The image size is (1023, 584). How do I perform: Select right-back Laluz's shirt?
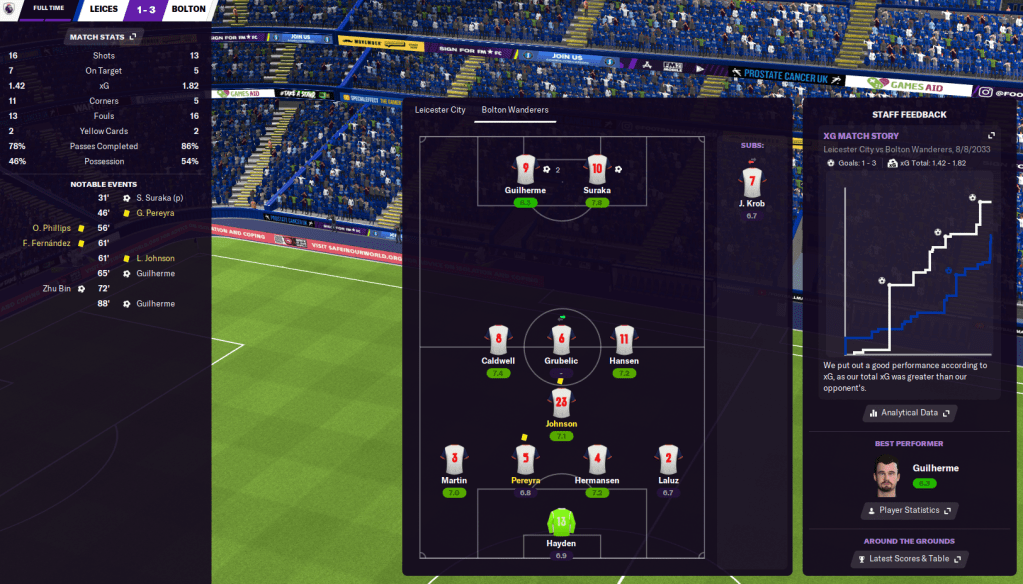point(668,460)
